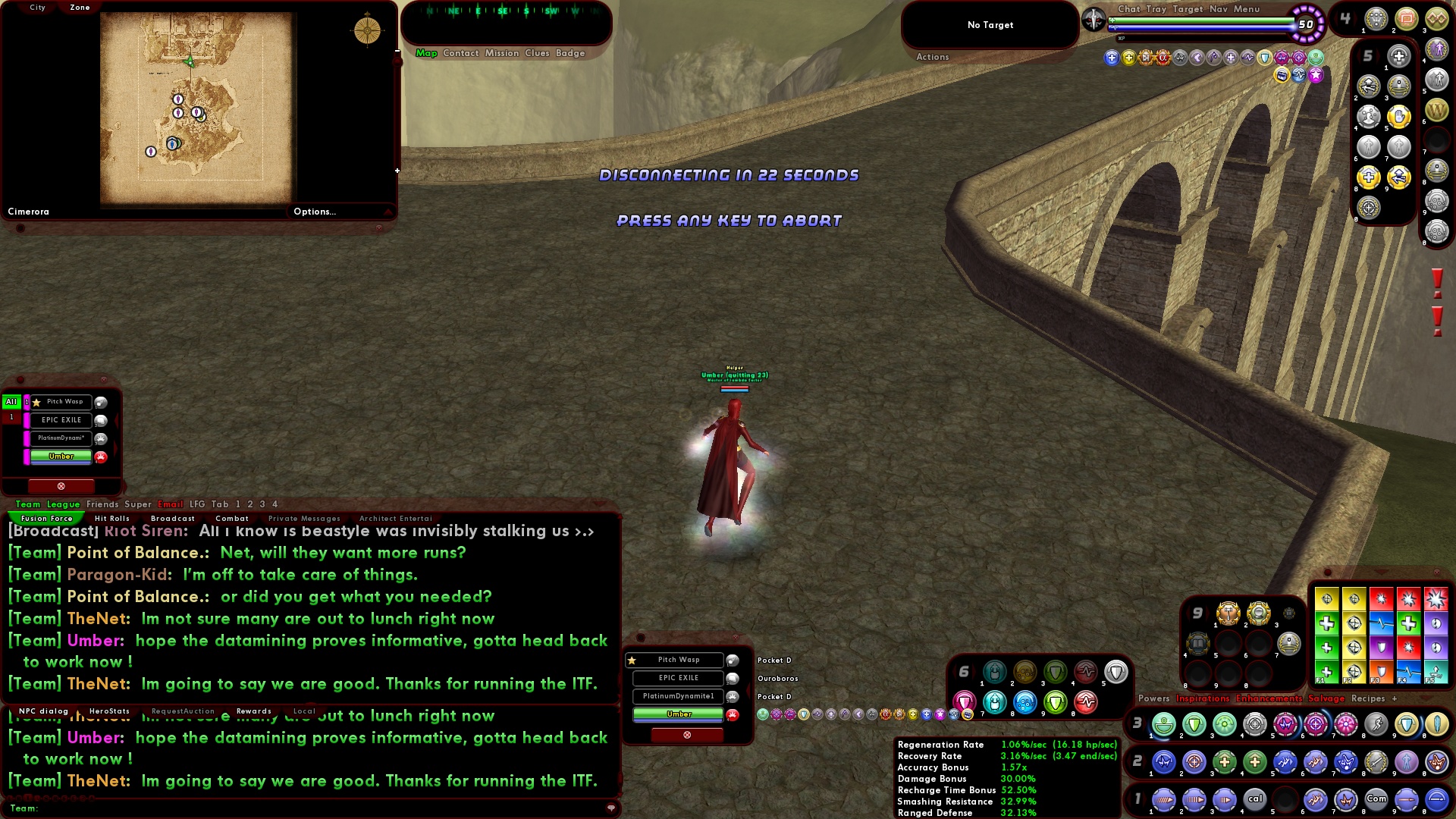
Task: Click the Options... button on the map window
Action: [315, 212]
